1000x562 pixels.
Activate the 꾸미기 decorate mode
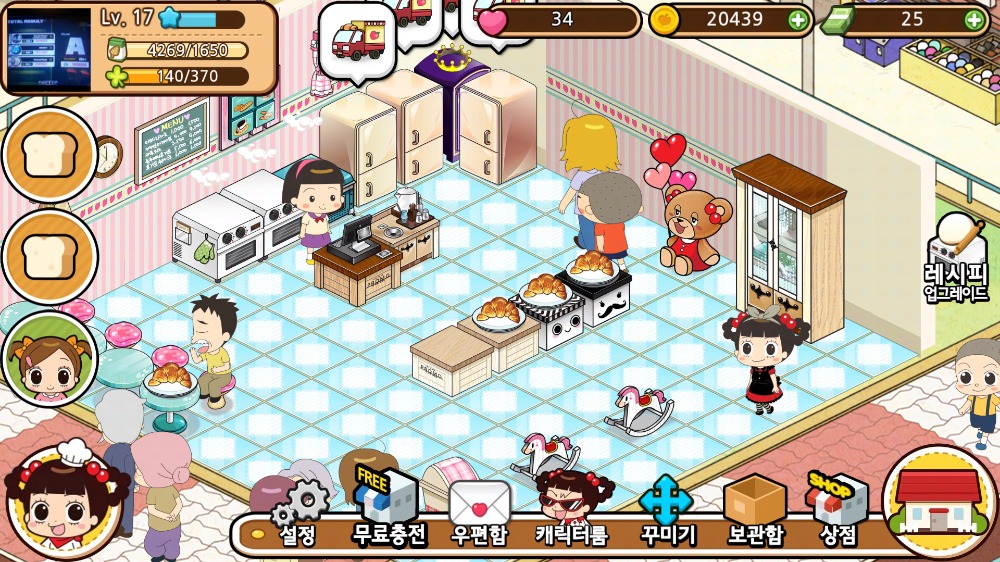click(x=666, y=510)
